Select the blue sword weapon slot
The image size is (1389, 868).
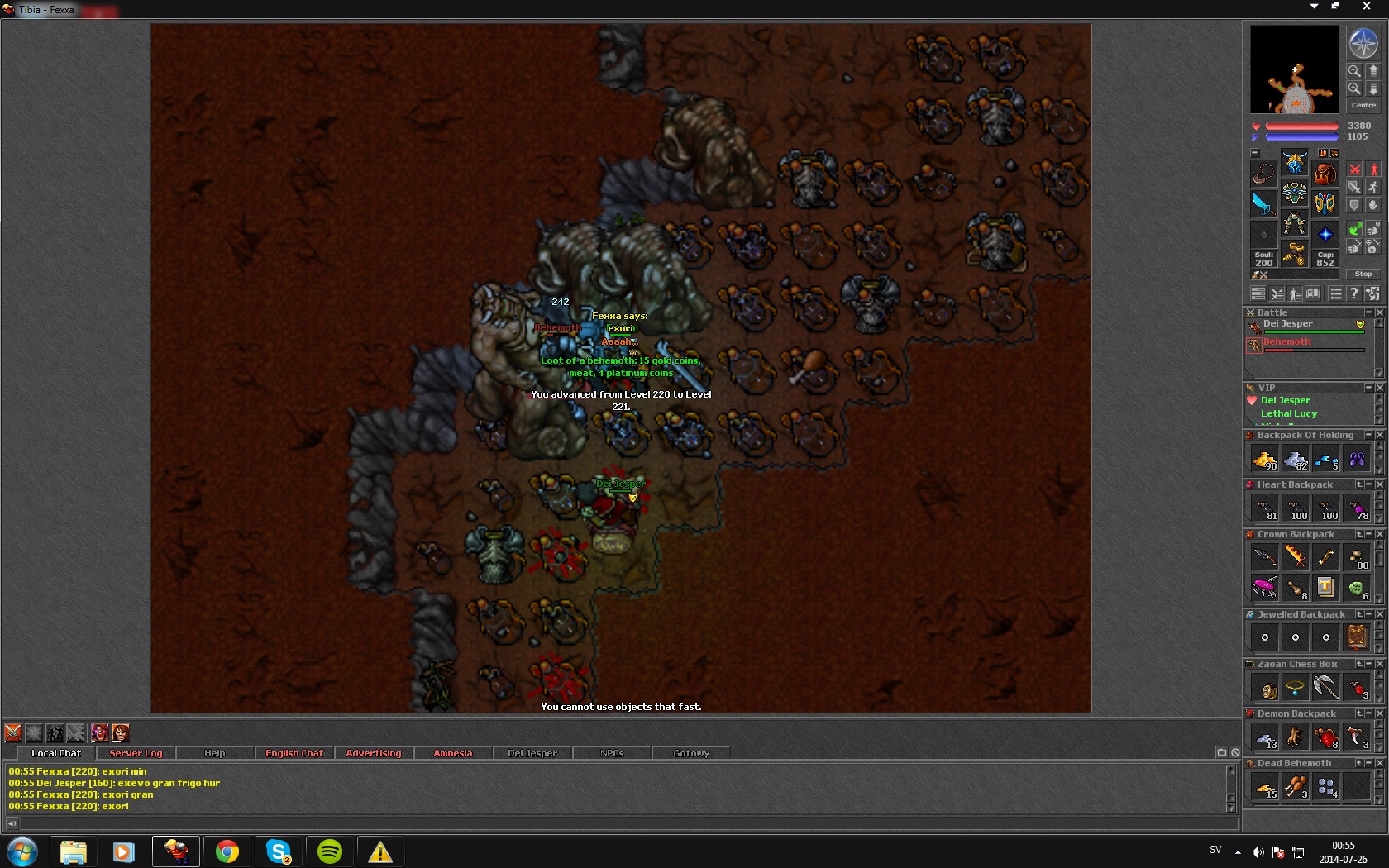1263,203
